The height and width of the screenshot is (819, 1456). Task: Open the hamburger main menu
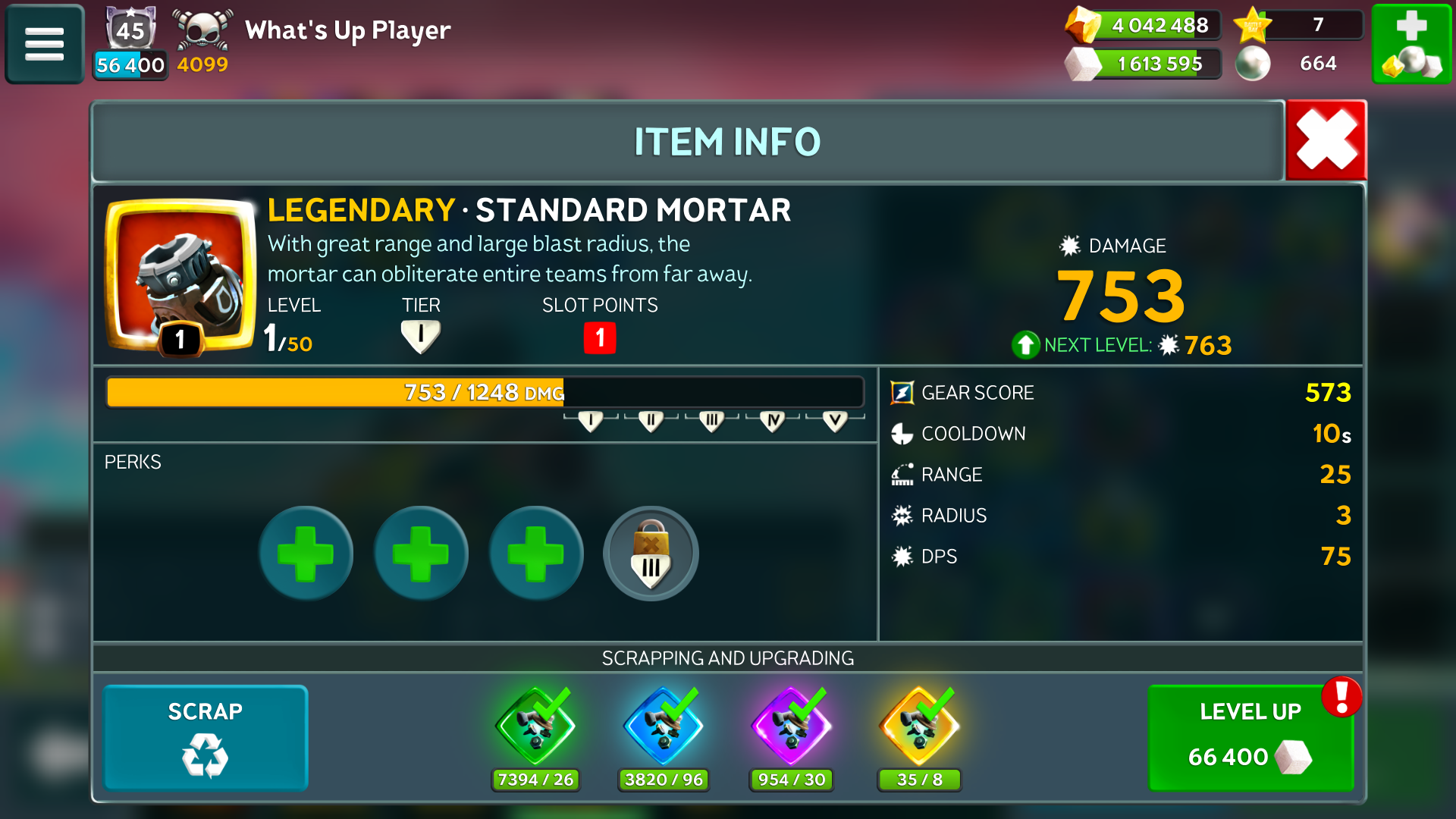point(44,44)
